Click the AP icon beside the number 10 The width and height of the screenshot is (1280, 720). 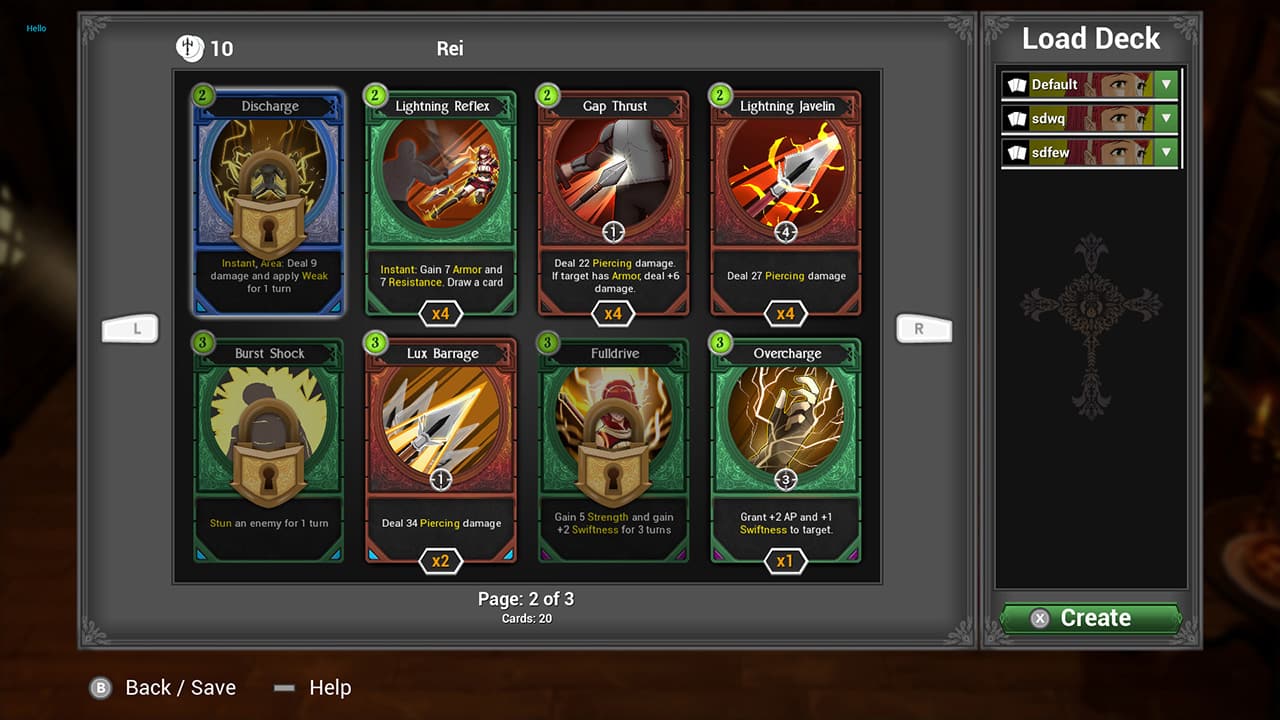pos(190,47)
